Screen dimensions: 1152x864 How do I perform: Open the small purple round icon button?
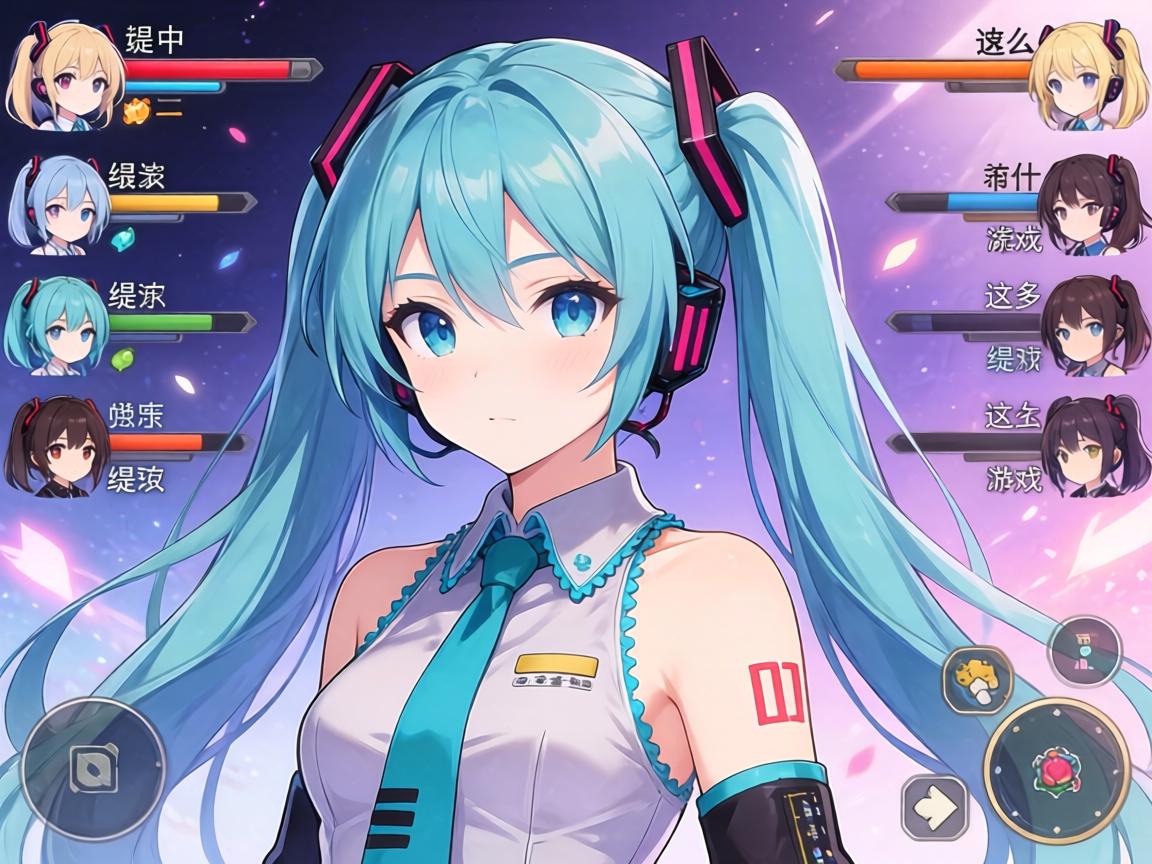click(x=1085, y=650)
